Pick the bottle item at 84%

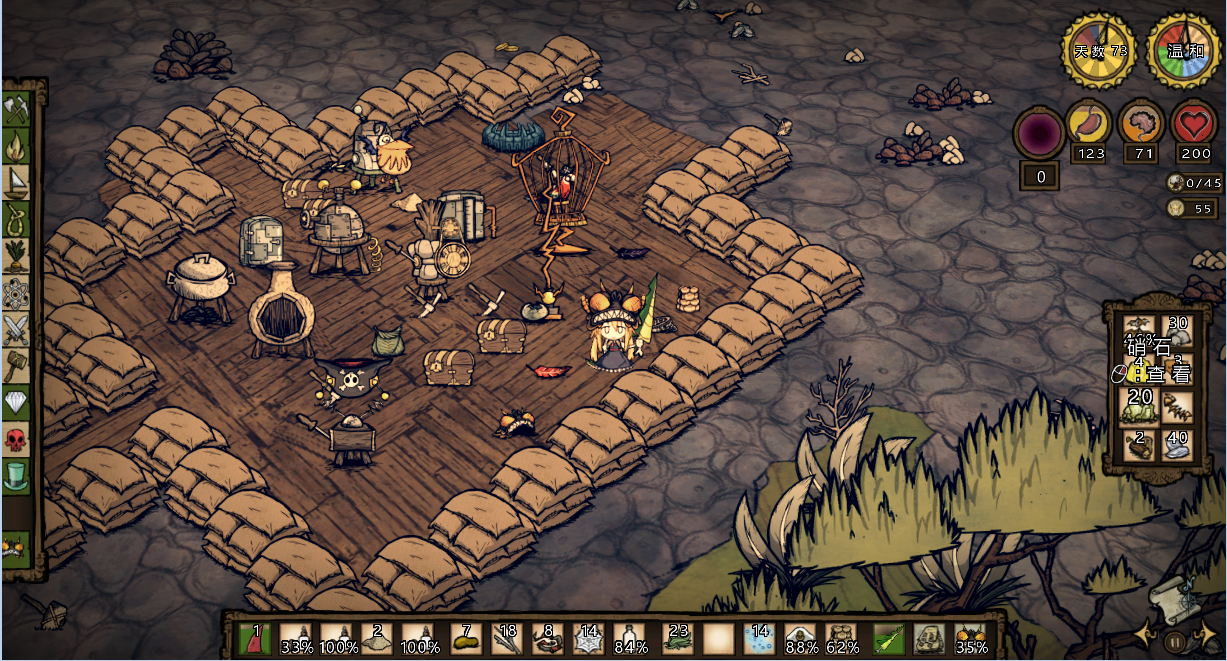point(631,637)
